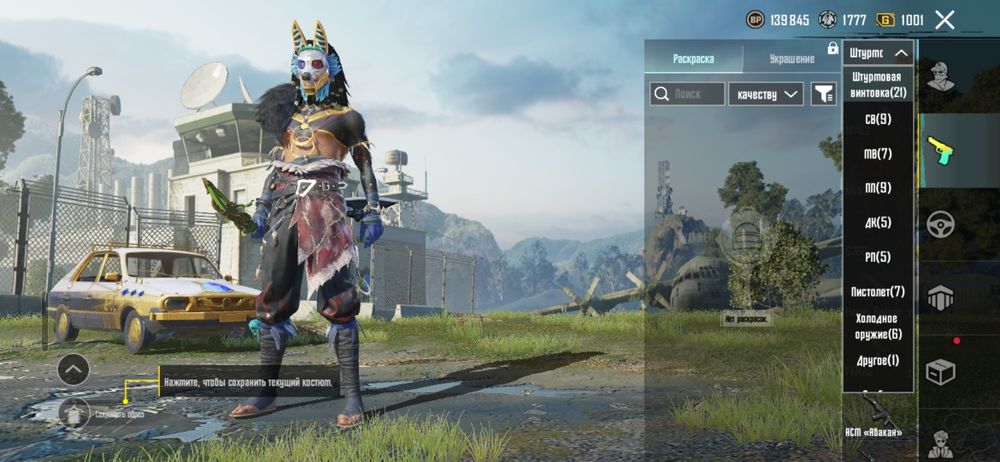Open the качеству sort dropdown
The image size is (1000, 462).
click(x=766, y=94)
